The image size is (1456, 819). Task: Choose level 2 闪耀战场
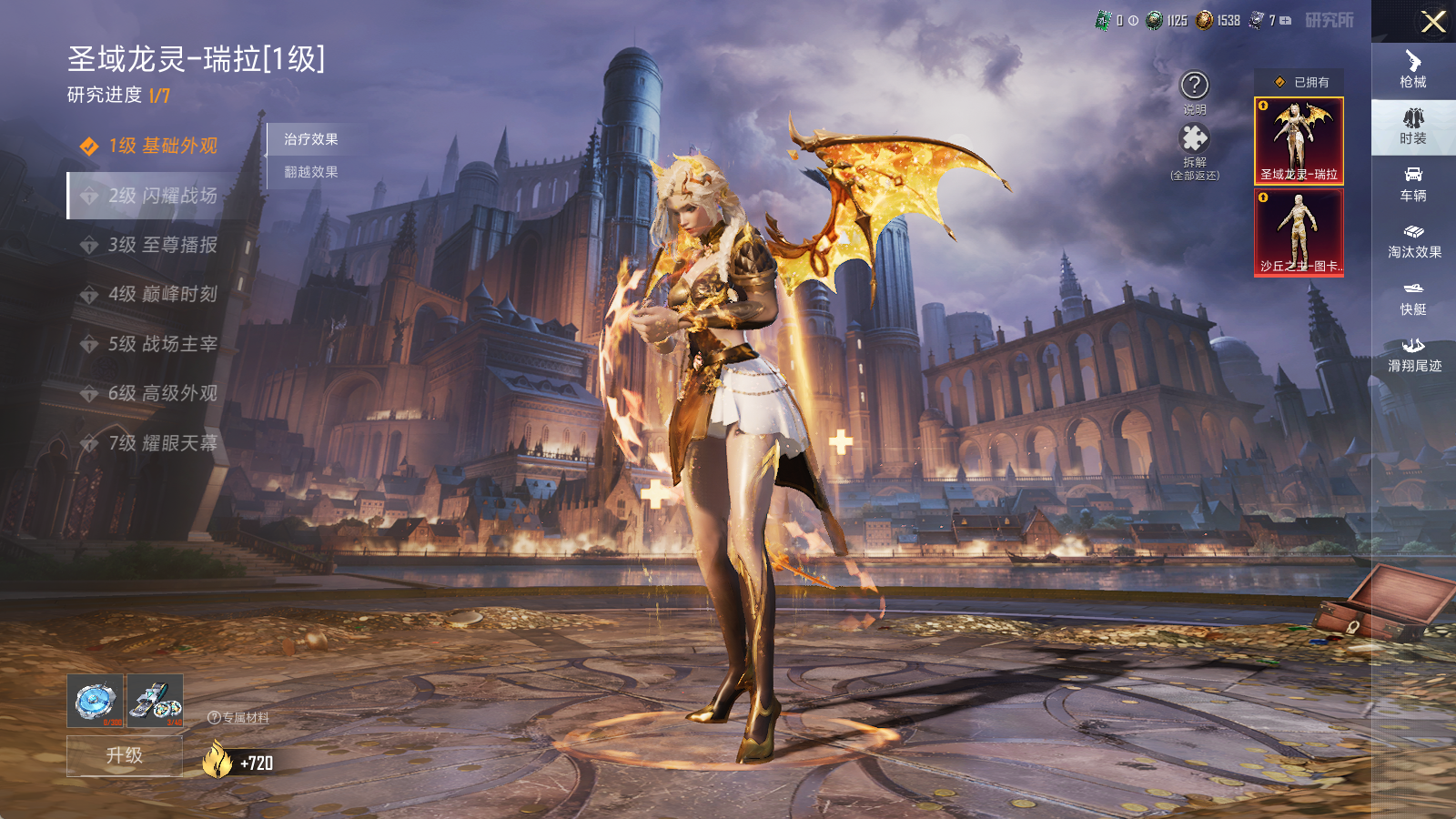tap(162, 196)
